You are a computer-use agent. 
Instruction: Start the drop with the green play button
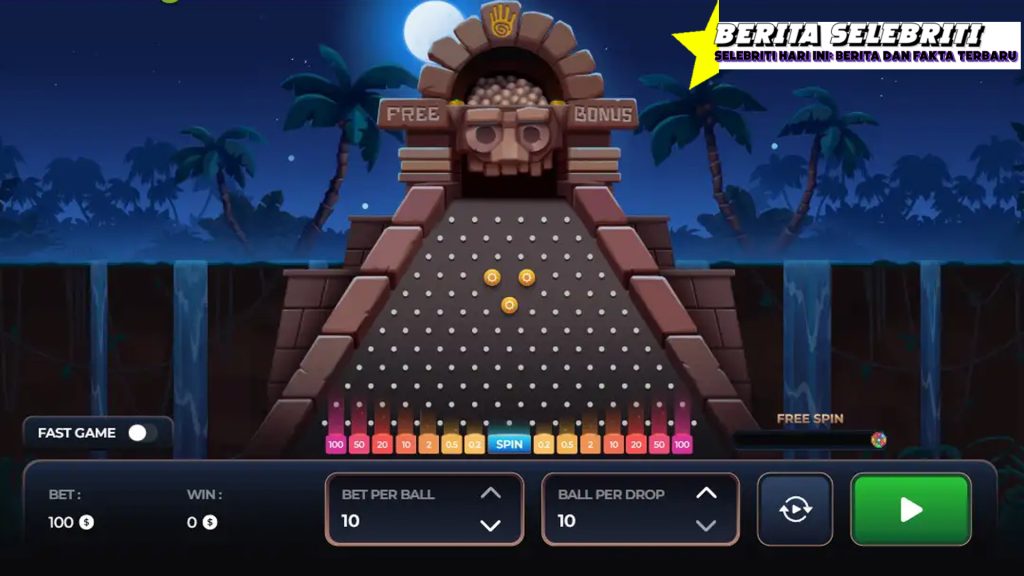[910, 510]
